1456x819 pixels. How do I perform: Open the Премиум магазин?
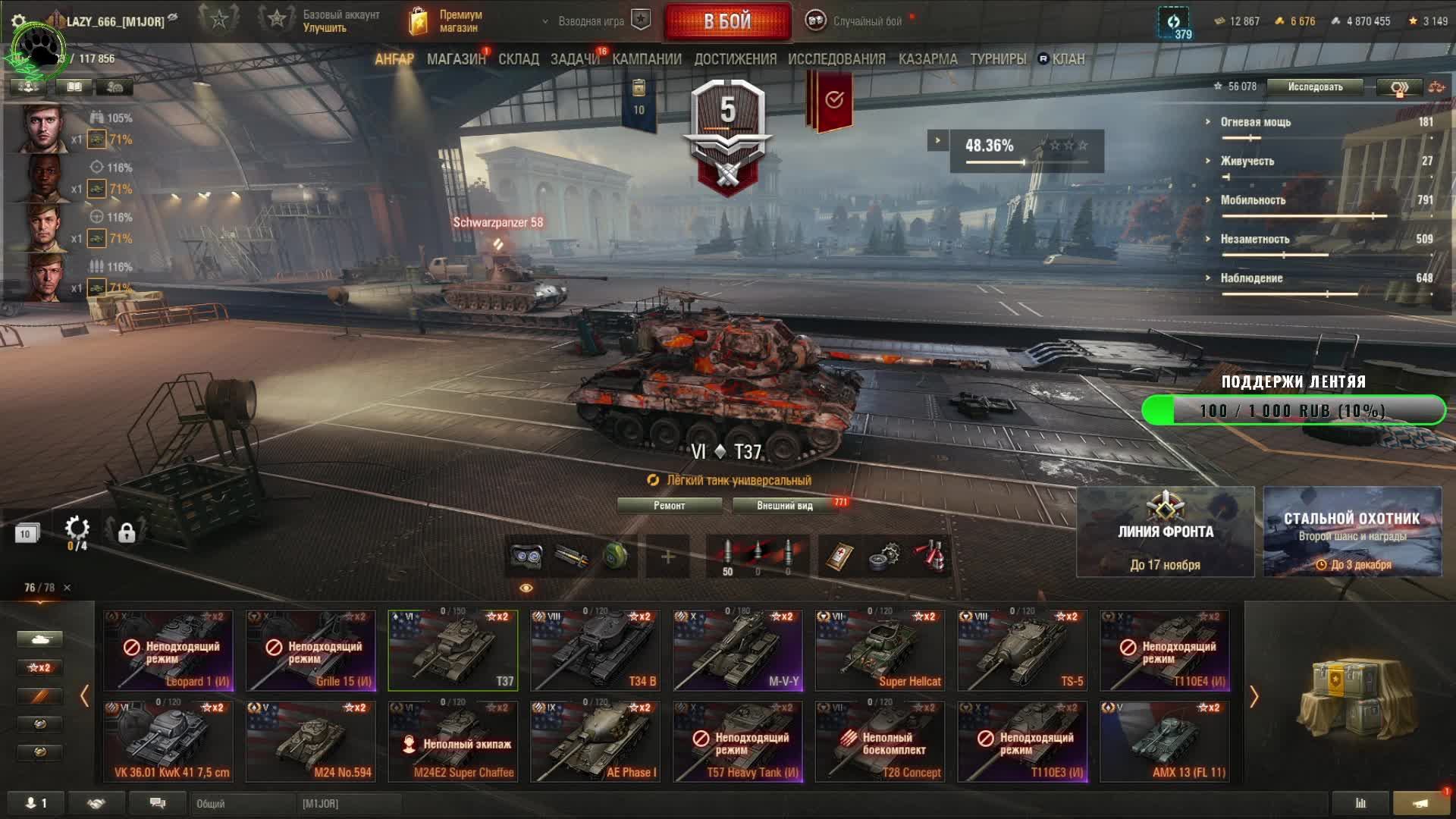click(x=447, y=21)
